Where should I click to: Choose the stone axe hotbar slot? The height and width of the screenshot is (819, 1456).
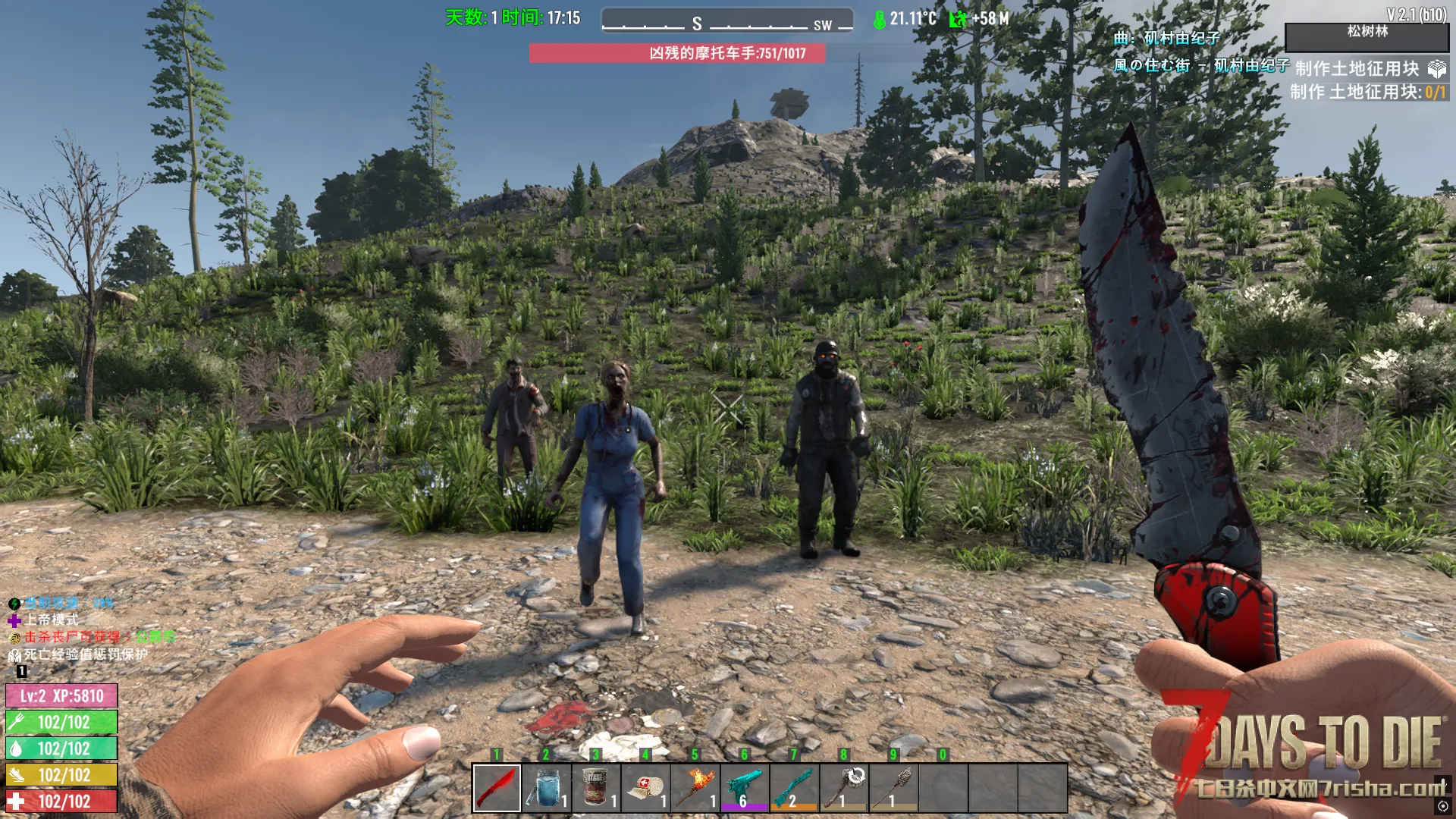click(x=844, y=788)
